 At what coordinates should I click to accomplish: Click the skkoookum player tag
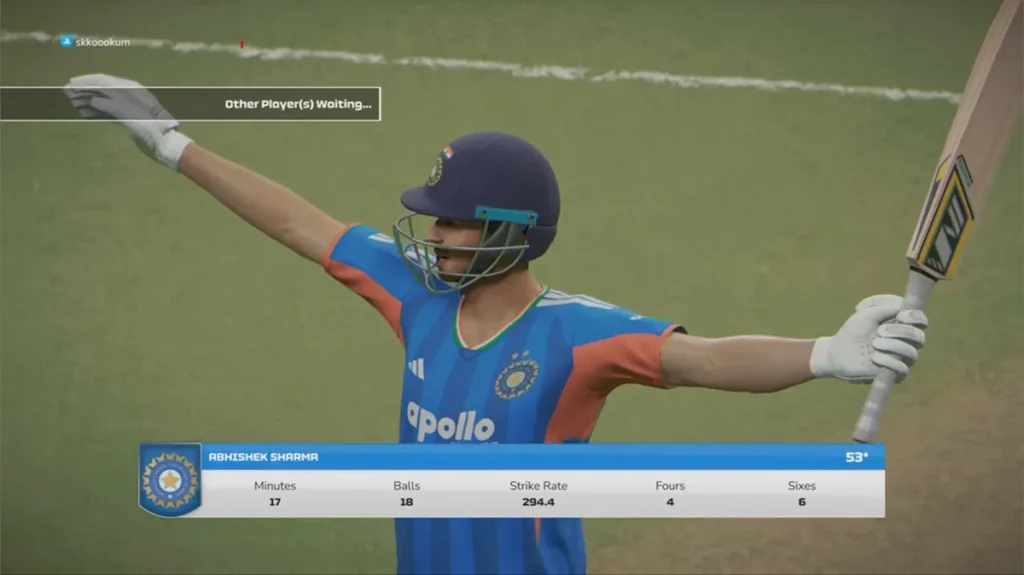click(96, 42)
